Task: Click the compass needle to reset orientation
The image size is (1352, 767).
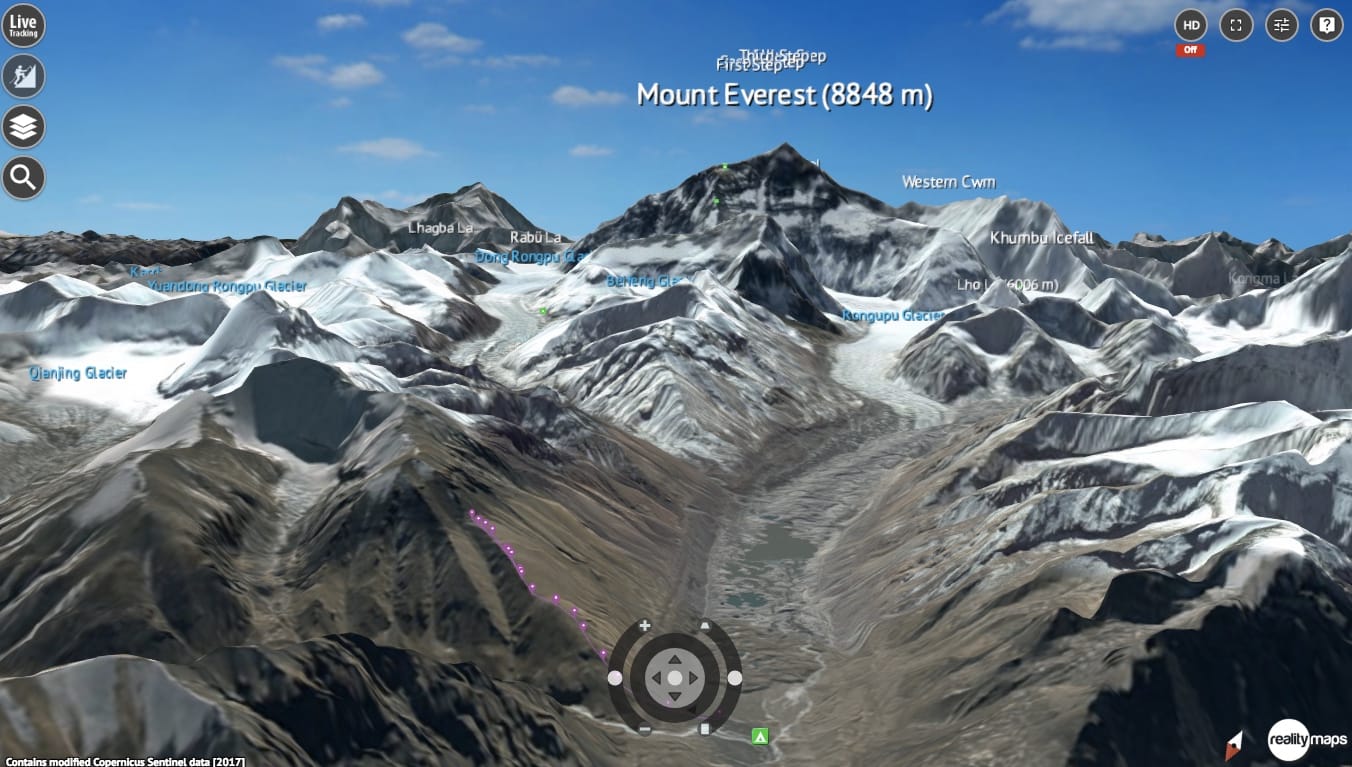Action: click(1236, 744)
